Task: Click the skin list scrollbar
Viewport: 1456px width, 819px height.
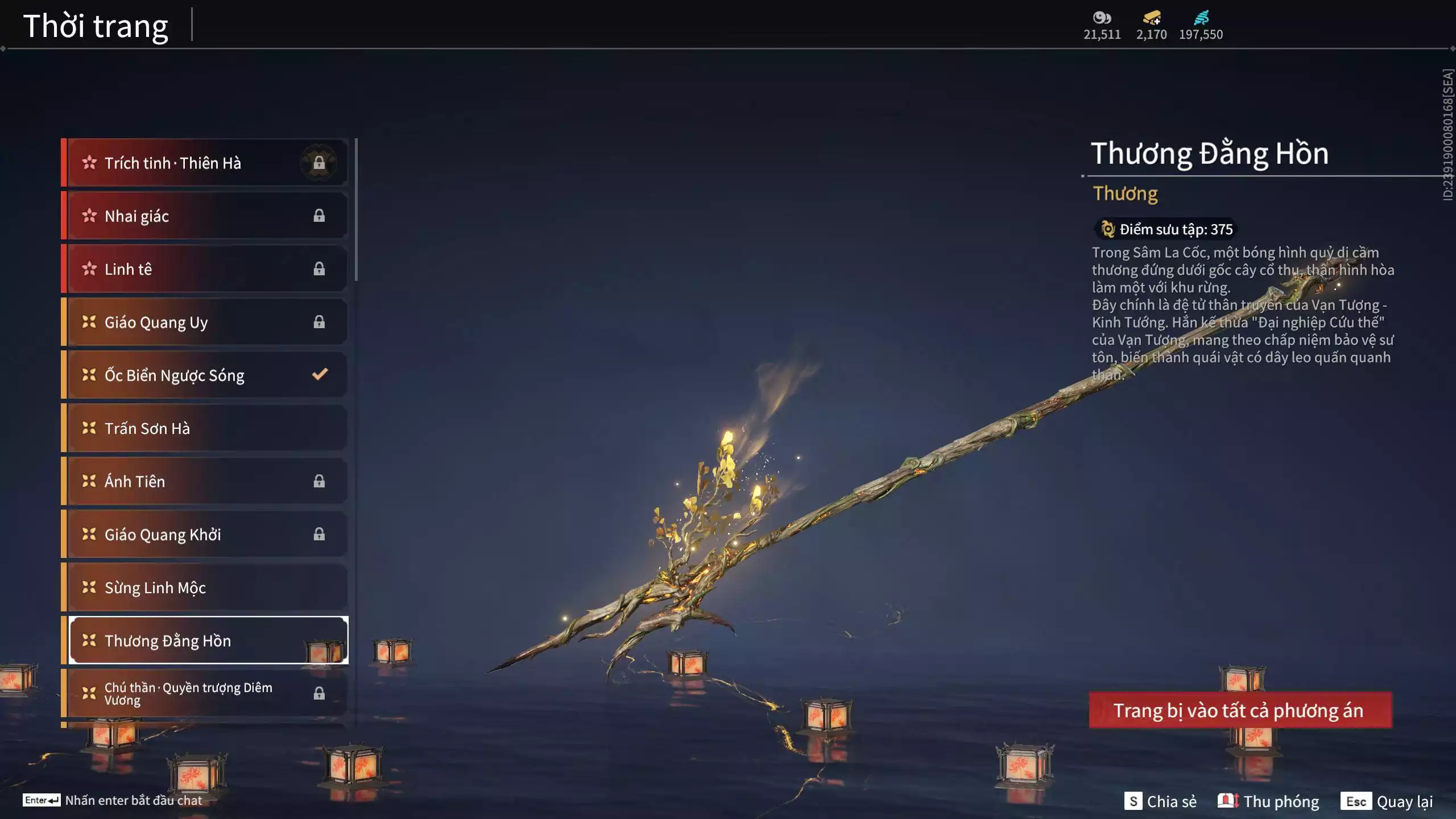Action: [x=356, y=210]
